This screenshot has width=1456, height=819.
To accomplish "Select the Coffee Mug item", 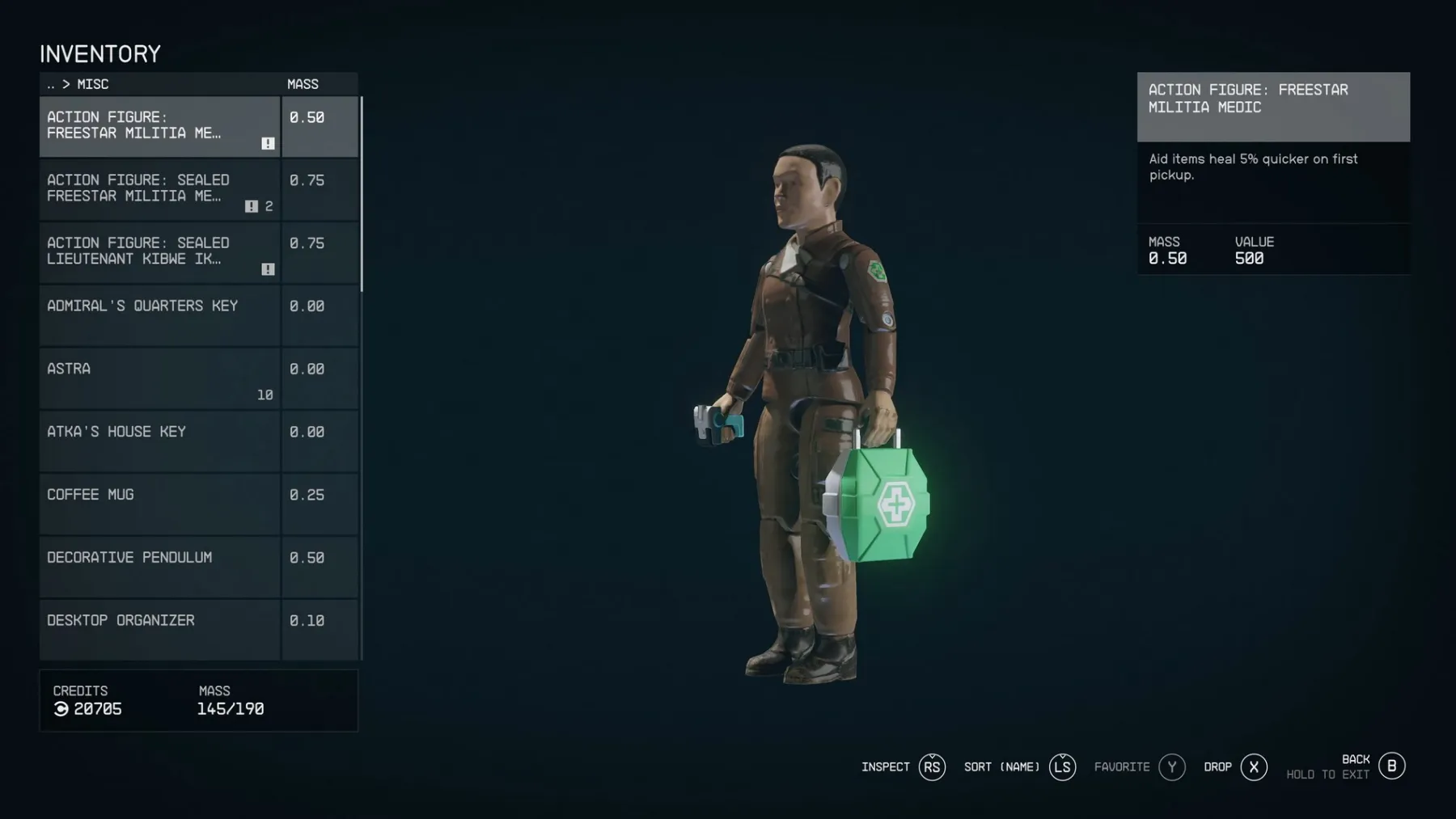I will (159, 503).
